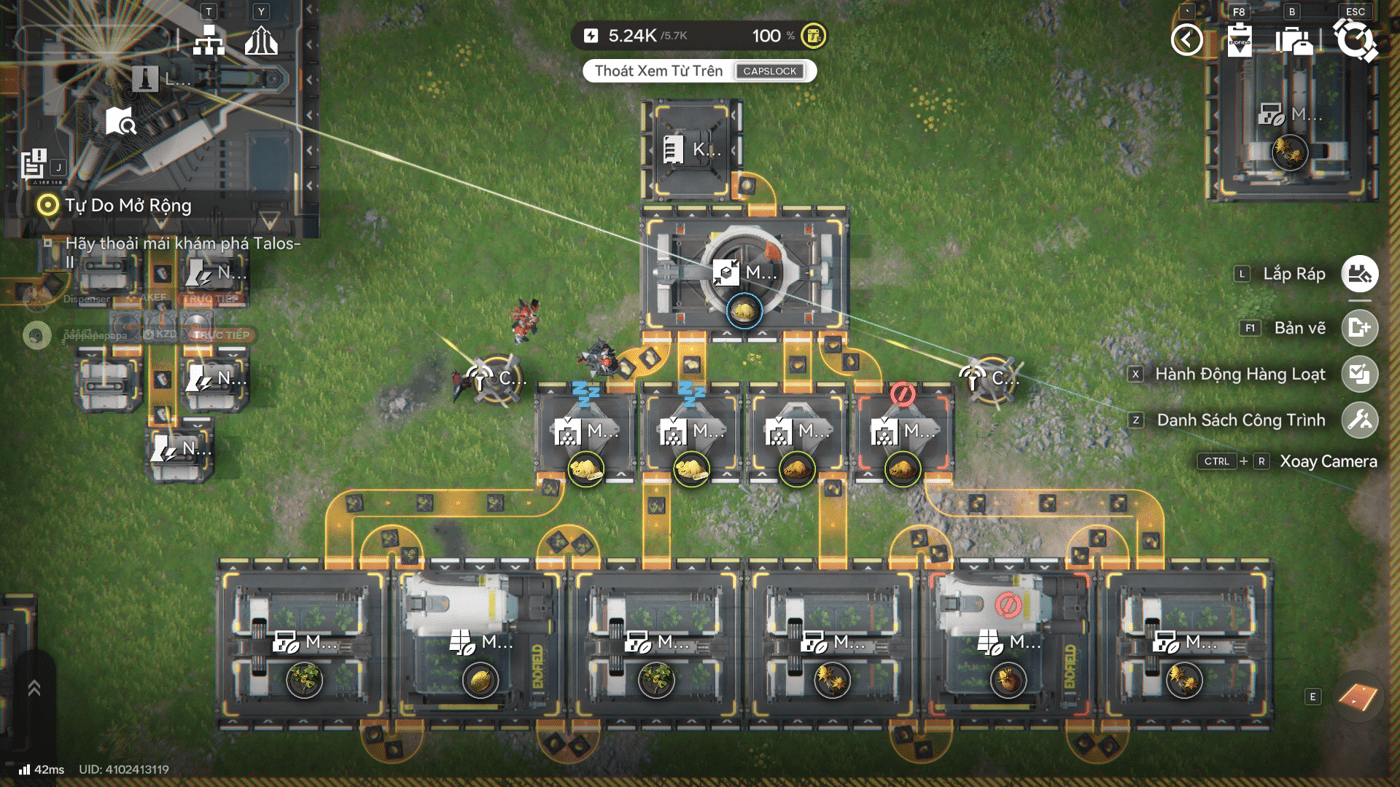The width and height of the screenshot is (1400, 787).
Task: Open the clipboard icon in top bar
Action: coord(1240,40)
